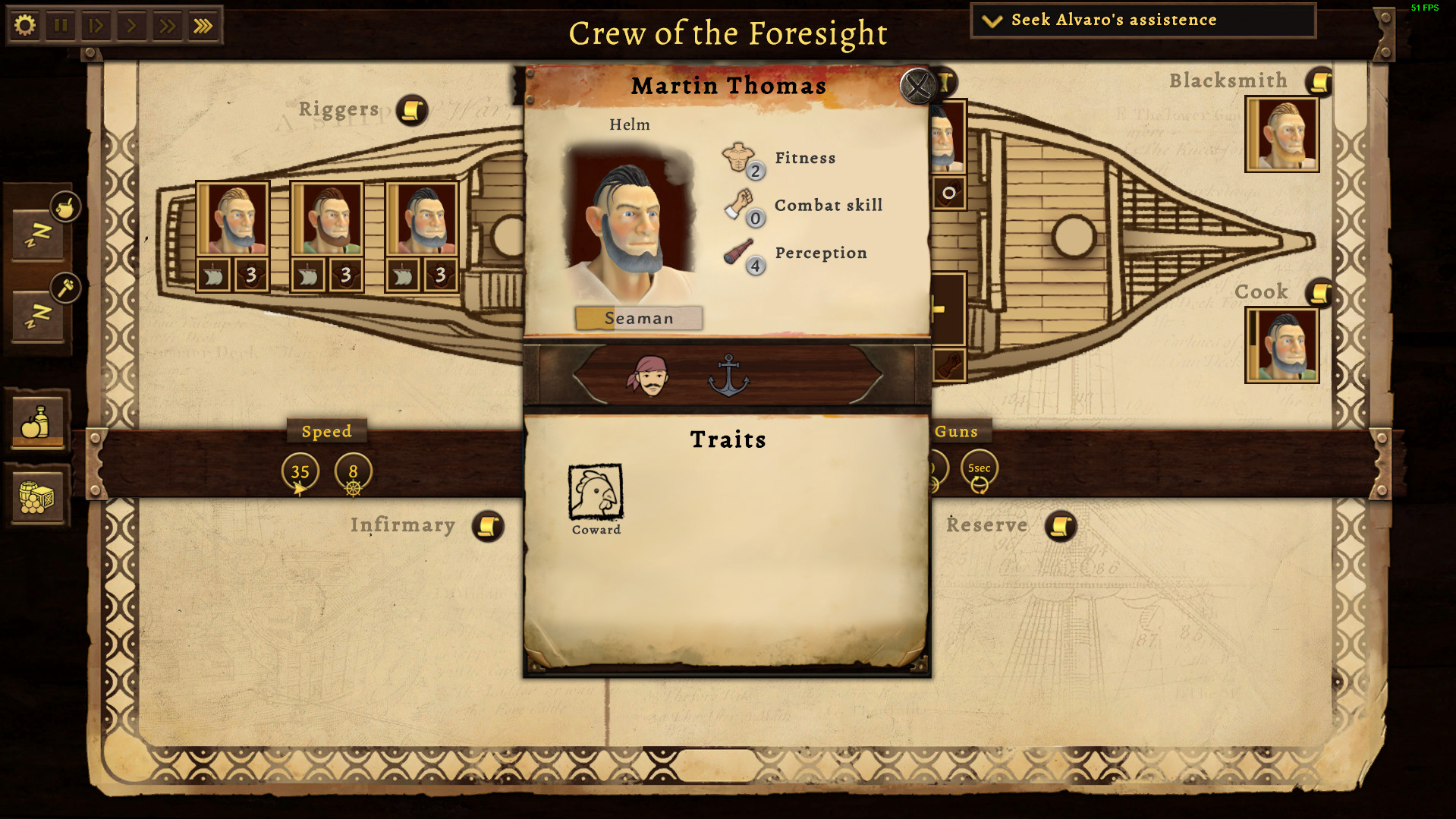Open the Reserve scroll

[x=1061, y=524]
